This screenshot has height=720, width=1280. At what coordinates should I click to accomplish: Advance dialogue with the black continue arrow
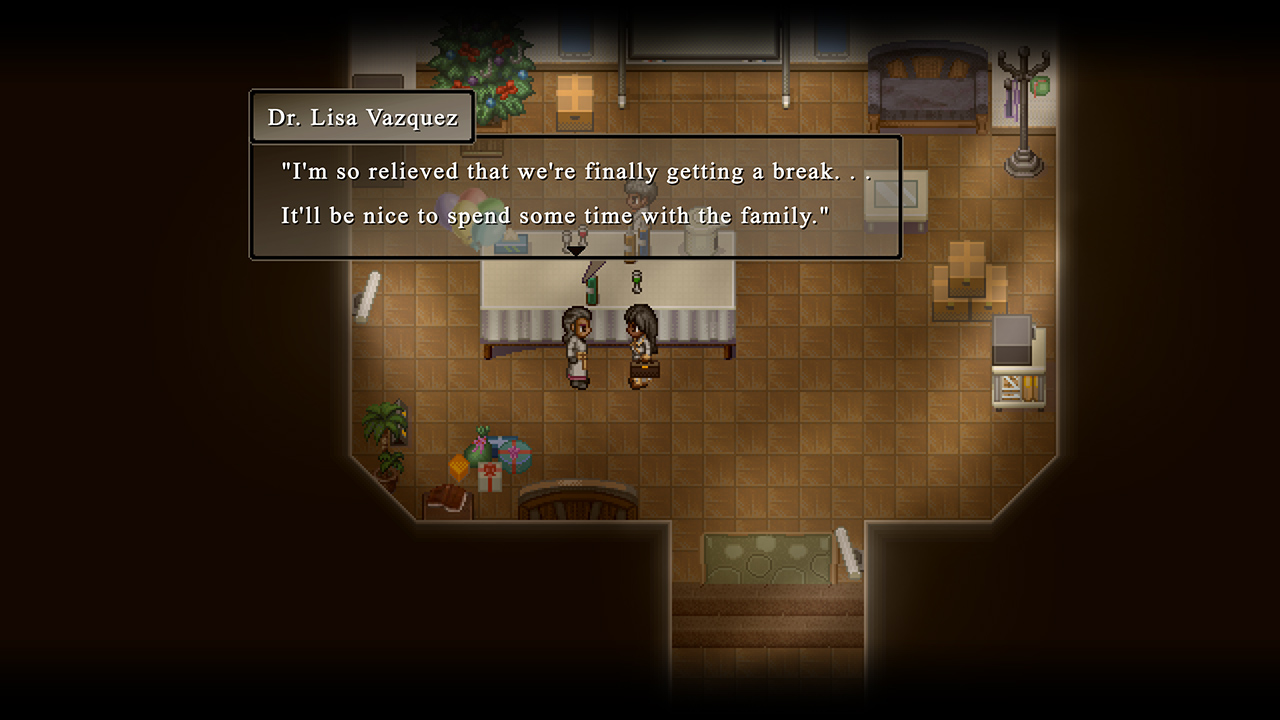coord(576,251)
